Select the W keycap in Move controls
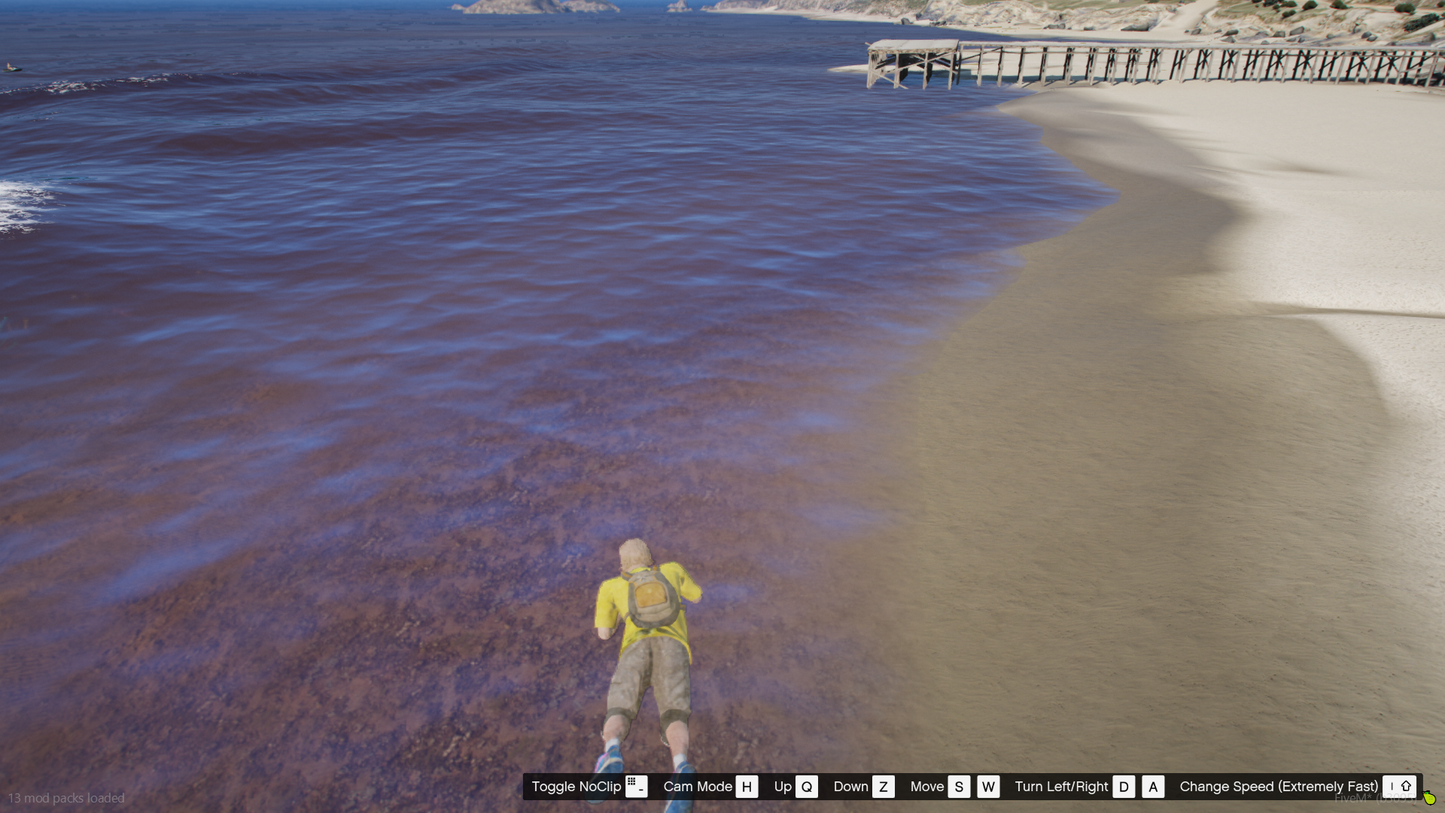The width and height of the screenshot is (1445, 813). (x=988, y=786)
